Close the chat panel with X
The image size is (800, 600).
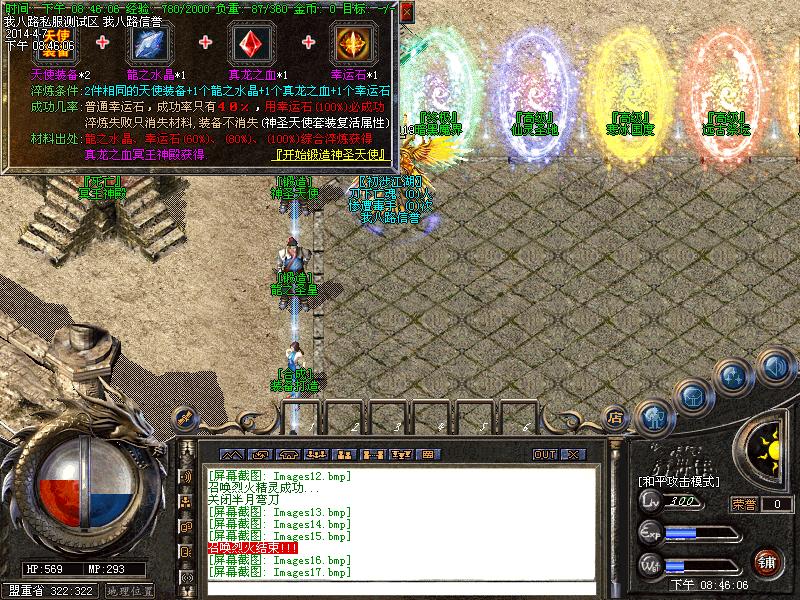pos(572,454)
